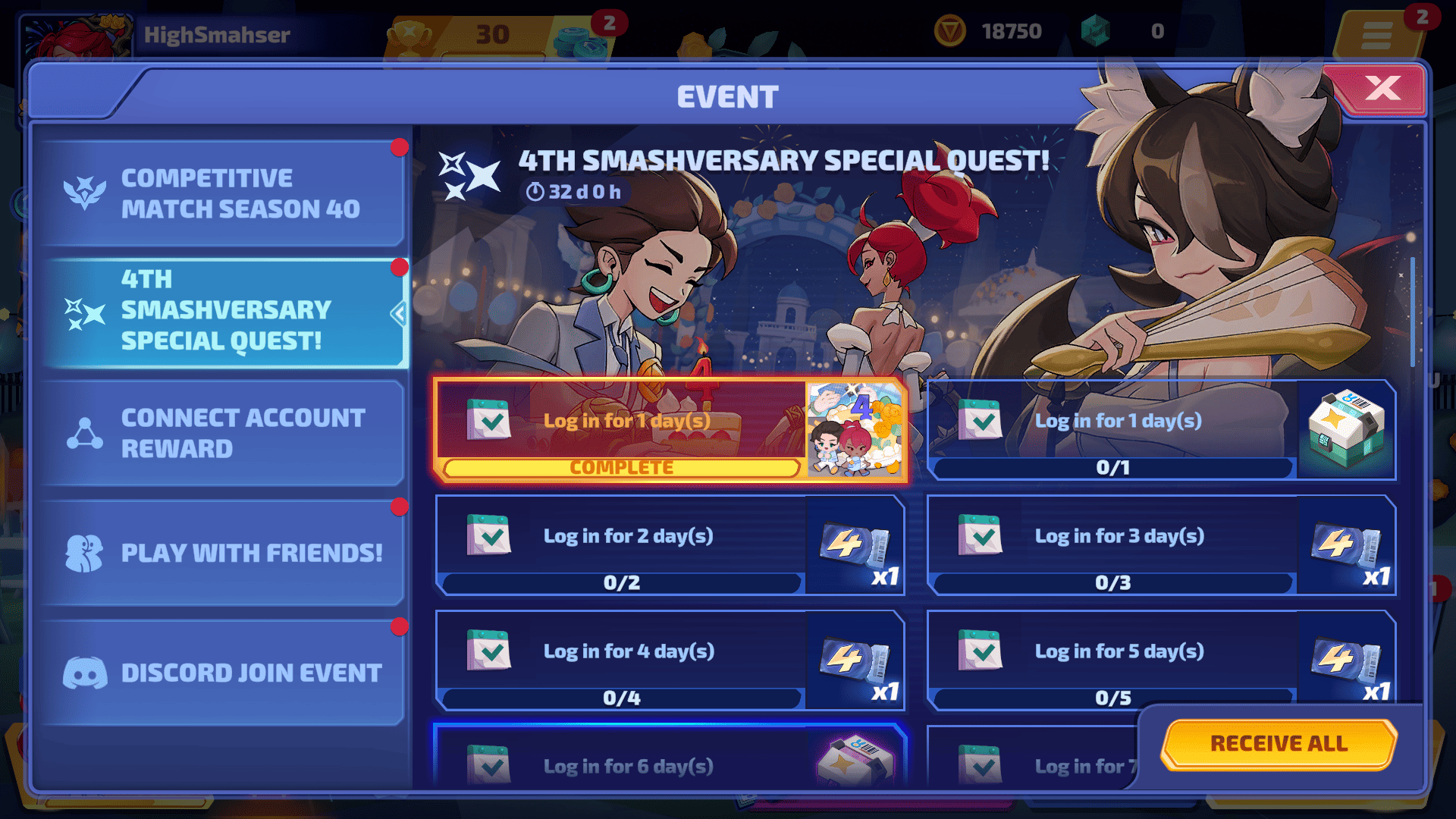Select the Log in for 2 days quest
The image size is (1456, 819).
620,544
